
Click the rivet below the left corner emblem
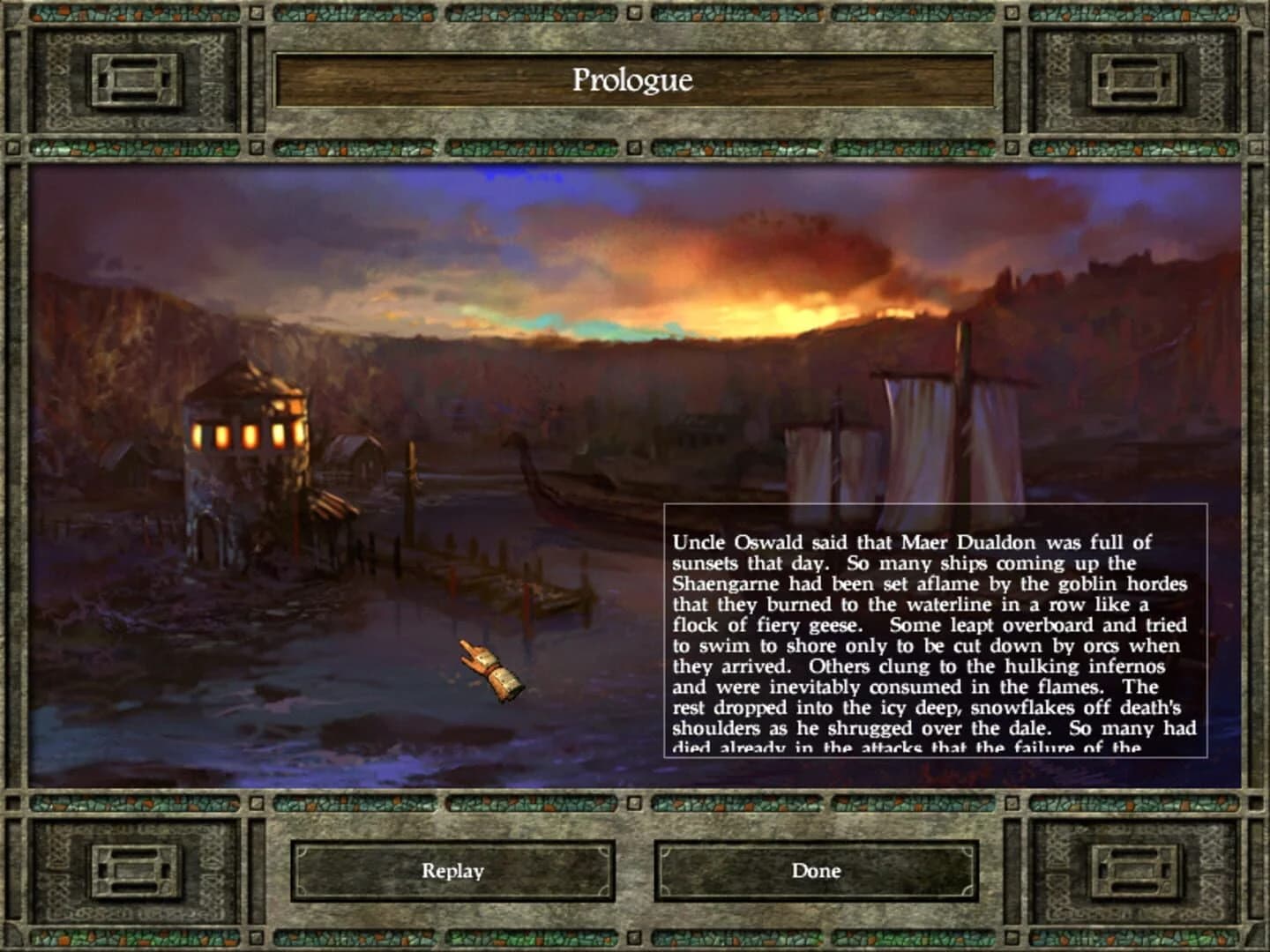click(x=11, y=147)
